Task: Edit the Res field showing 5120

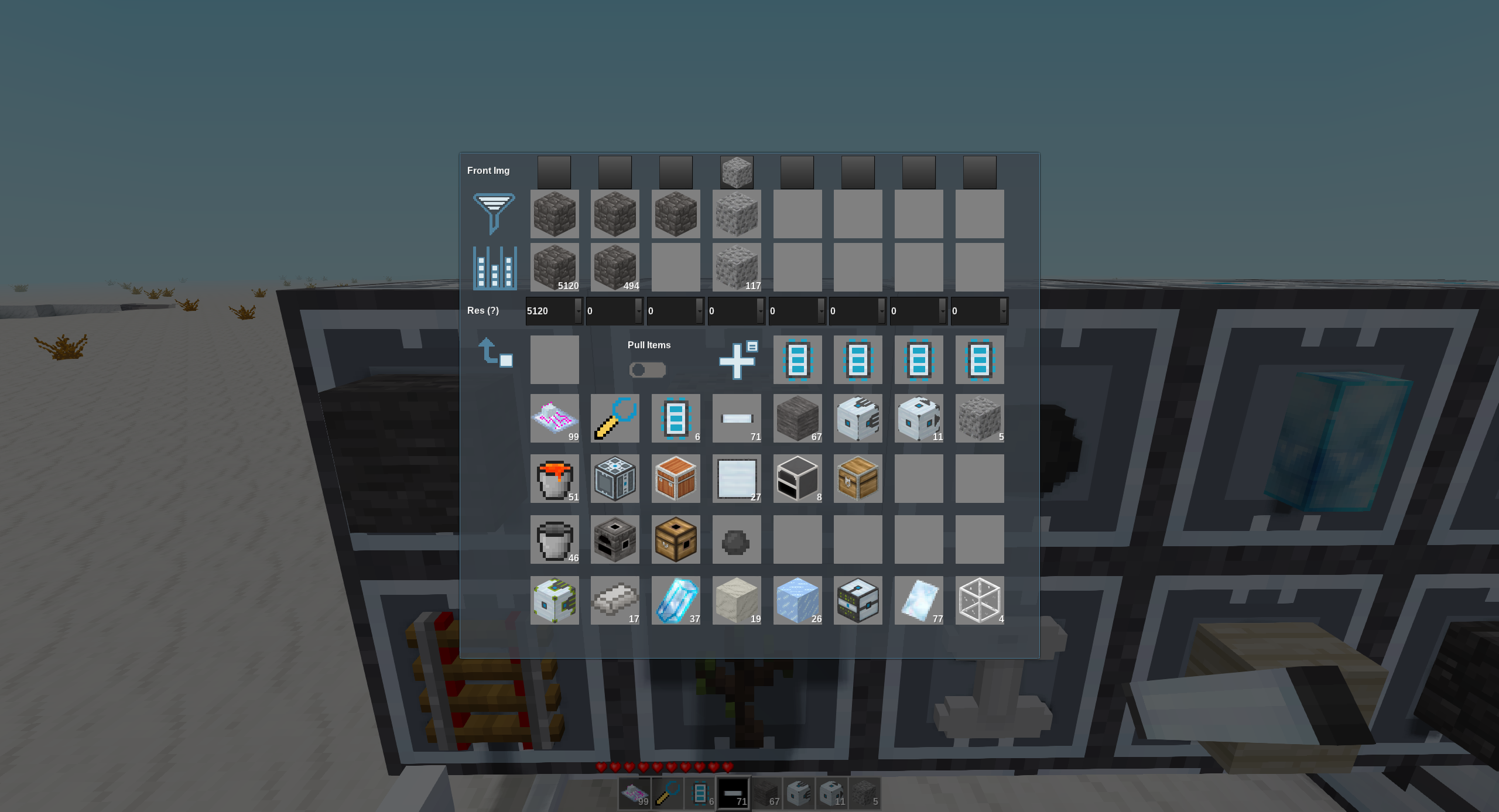Action: 549,311
